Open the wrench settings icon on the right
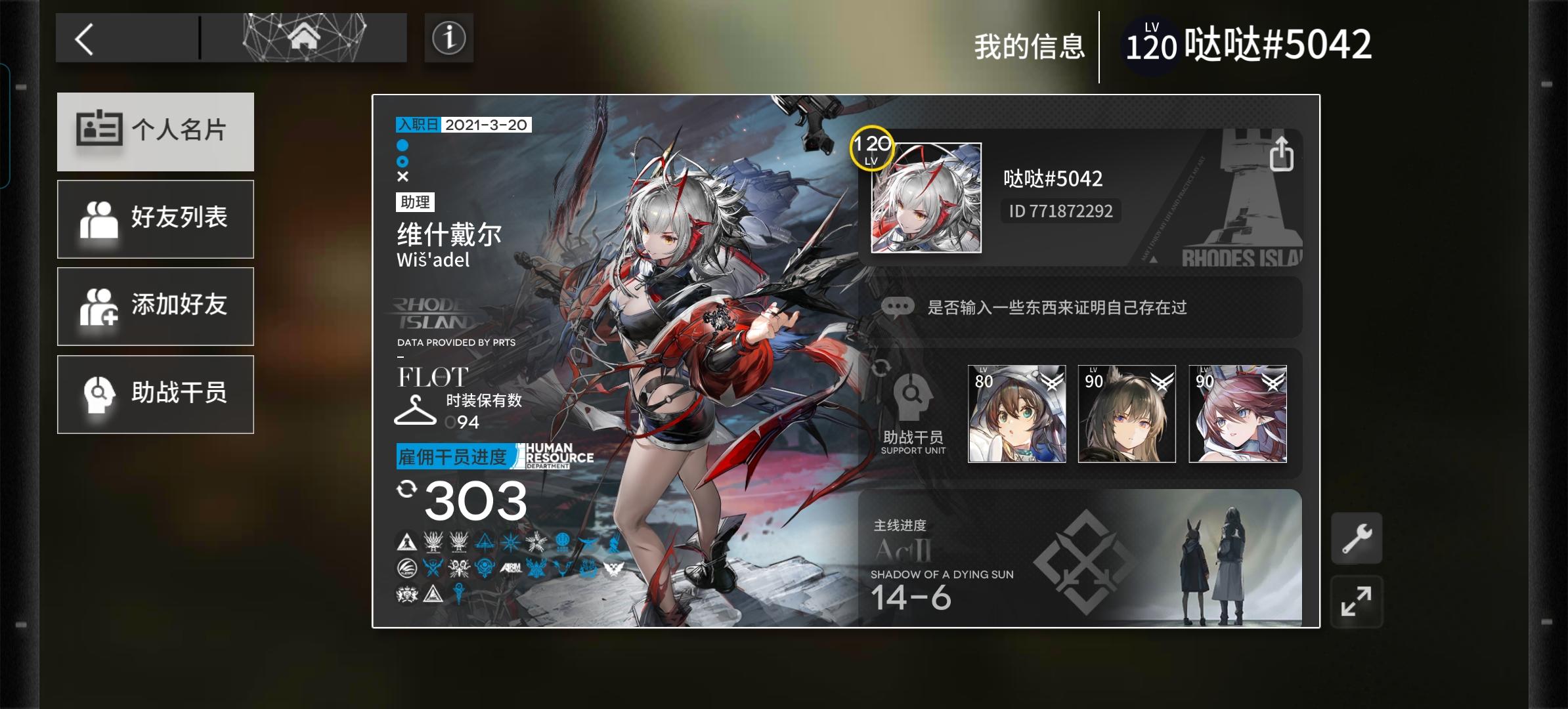The image size is (1568, 709). pyautogui.click(x=1355, y=536)
